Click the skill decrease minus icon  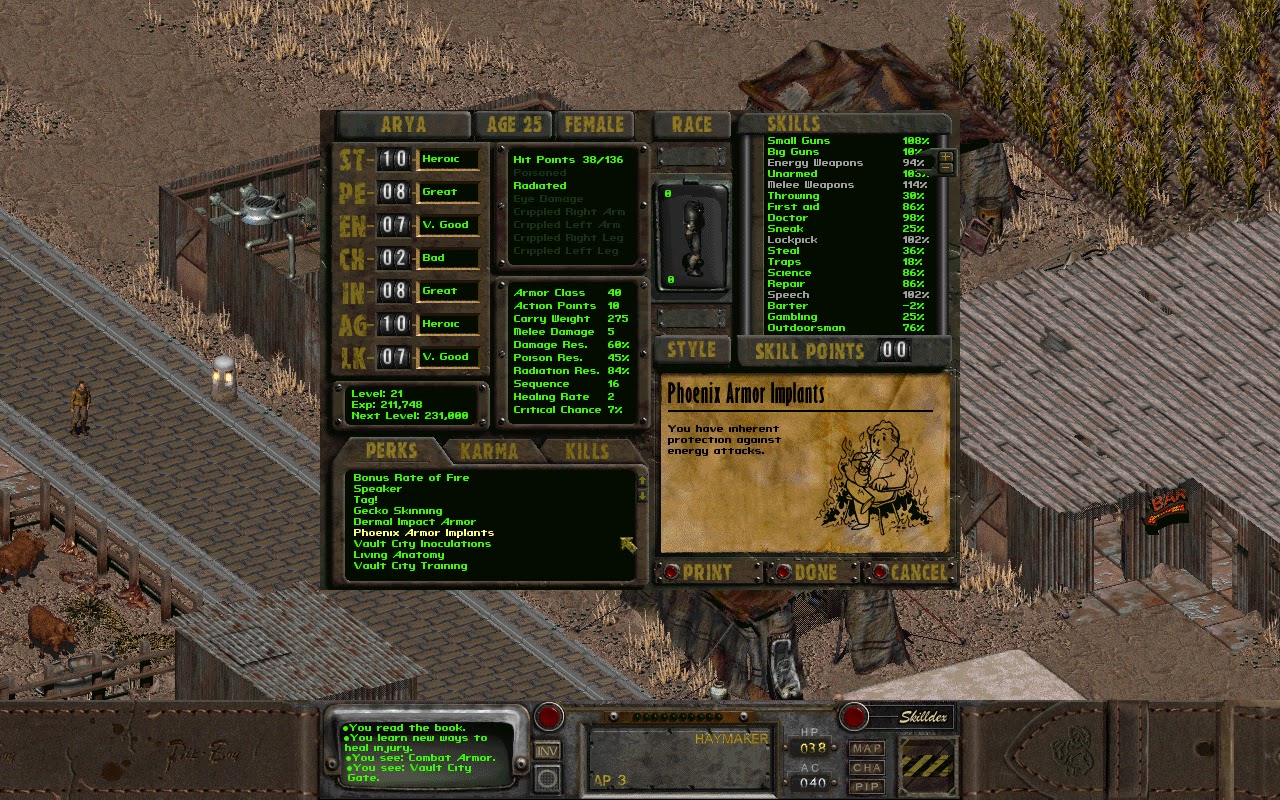point(946,167)
